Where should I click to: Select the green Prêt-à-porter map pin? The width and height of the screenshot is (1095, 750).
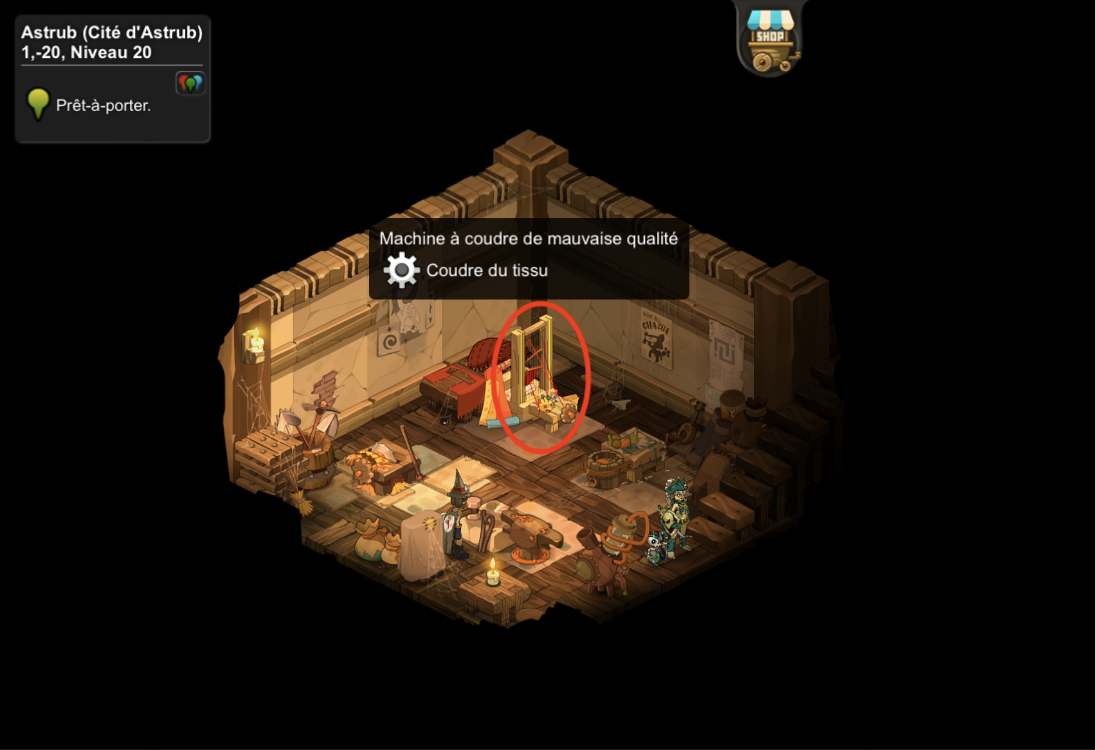click(38, 104)
